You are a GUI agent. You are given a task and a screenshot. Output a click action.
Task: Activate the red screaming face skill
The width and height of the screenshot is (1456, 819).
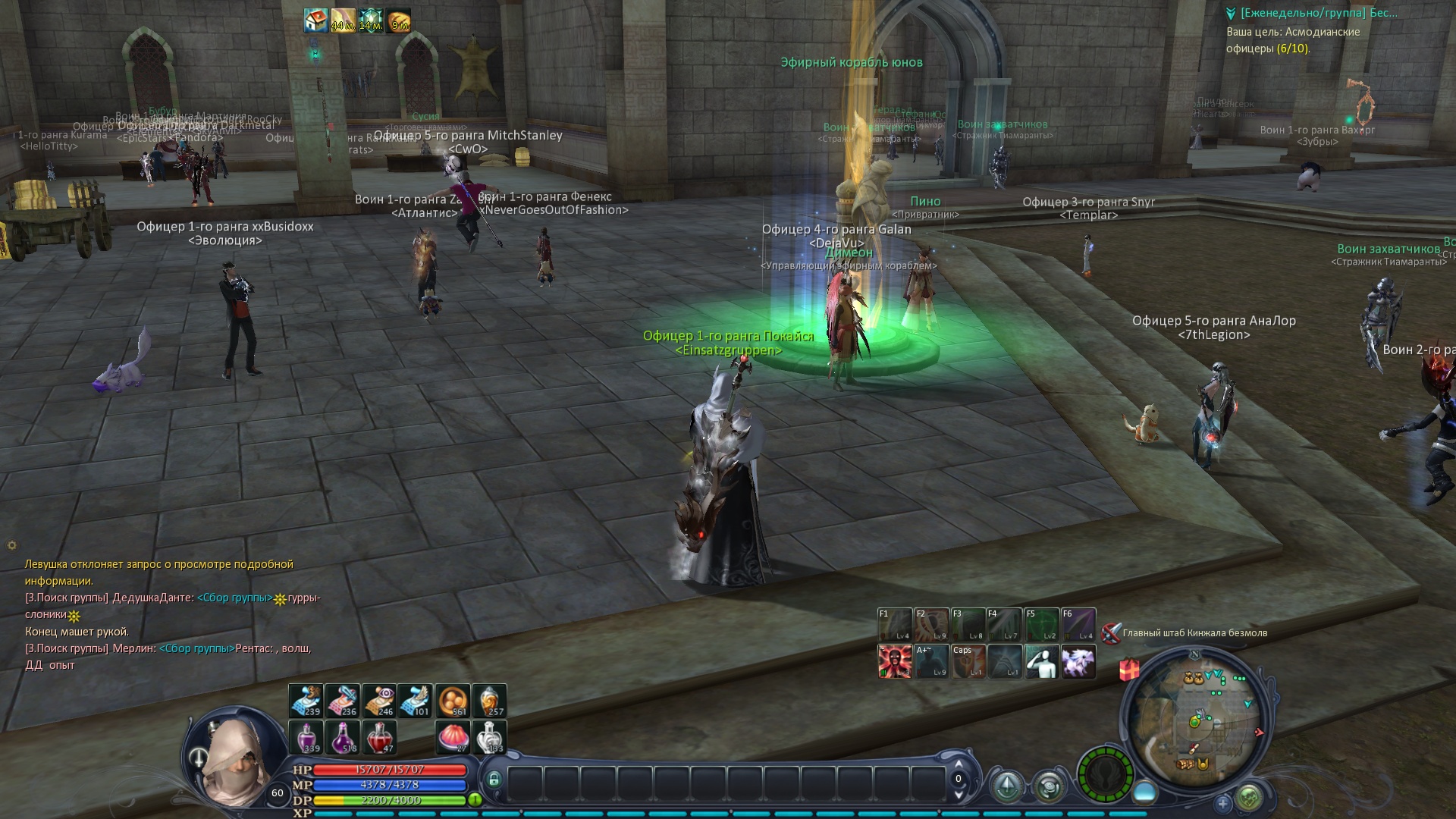pos(894,661)
